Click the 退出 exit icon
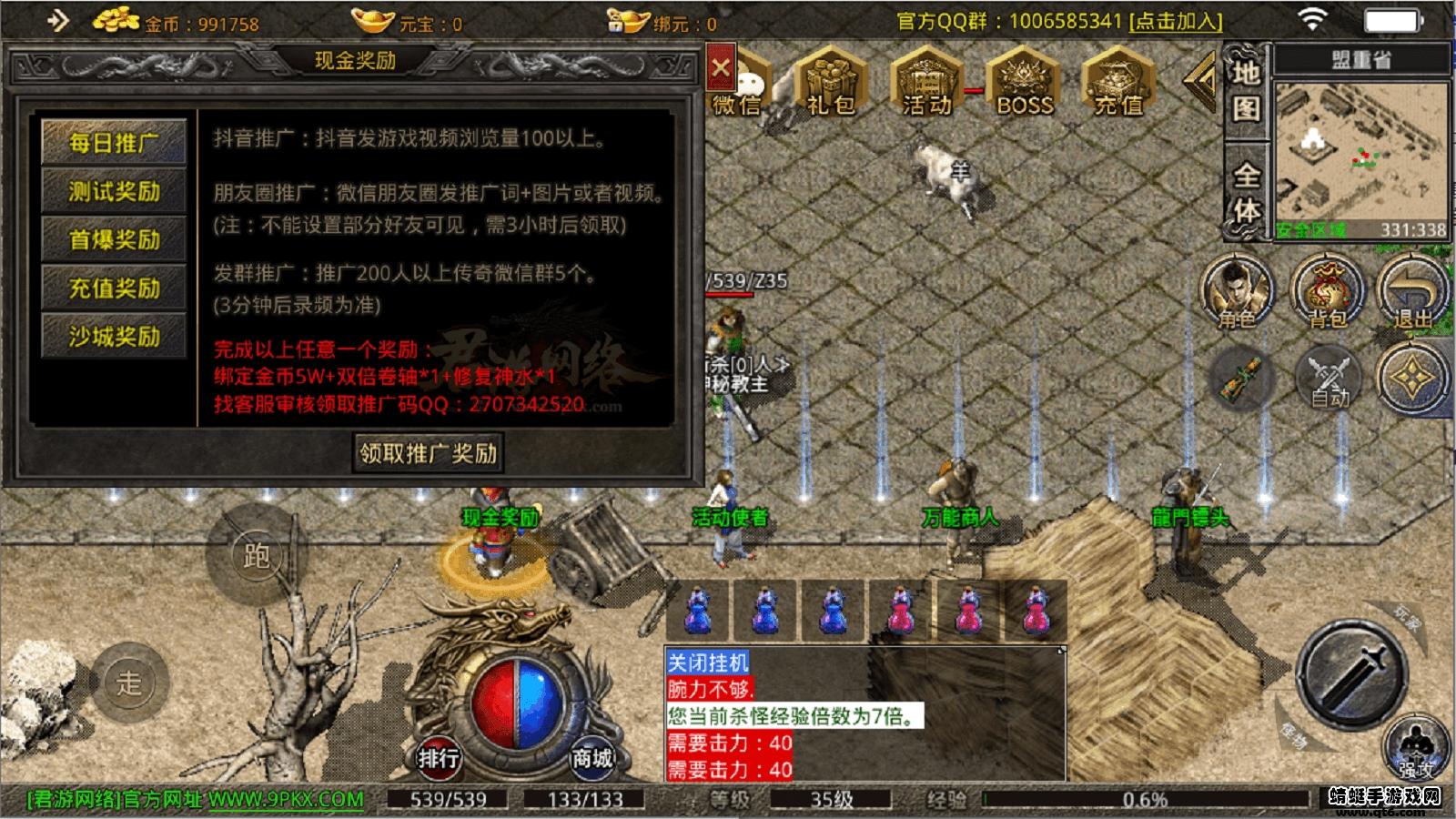This screenshot has width=1456, height=819. pyautogui.click(x=1410, y=291)
